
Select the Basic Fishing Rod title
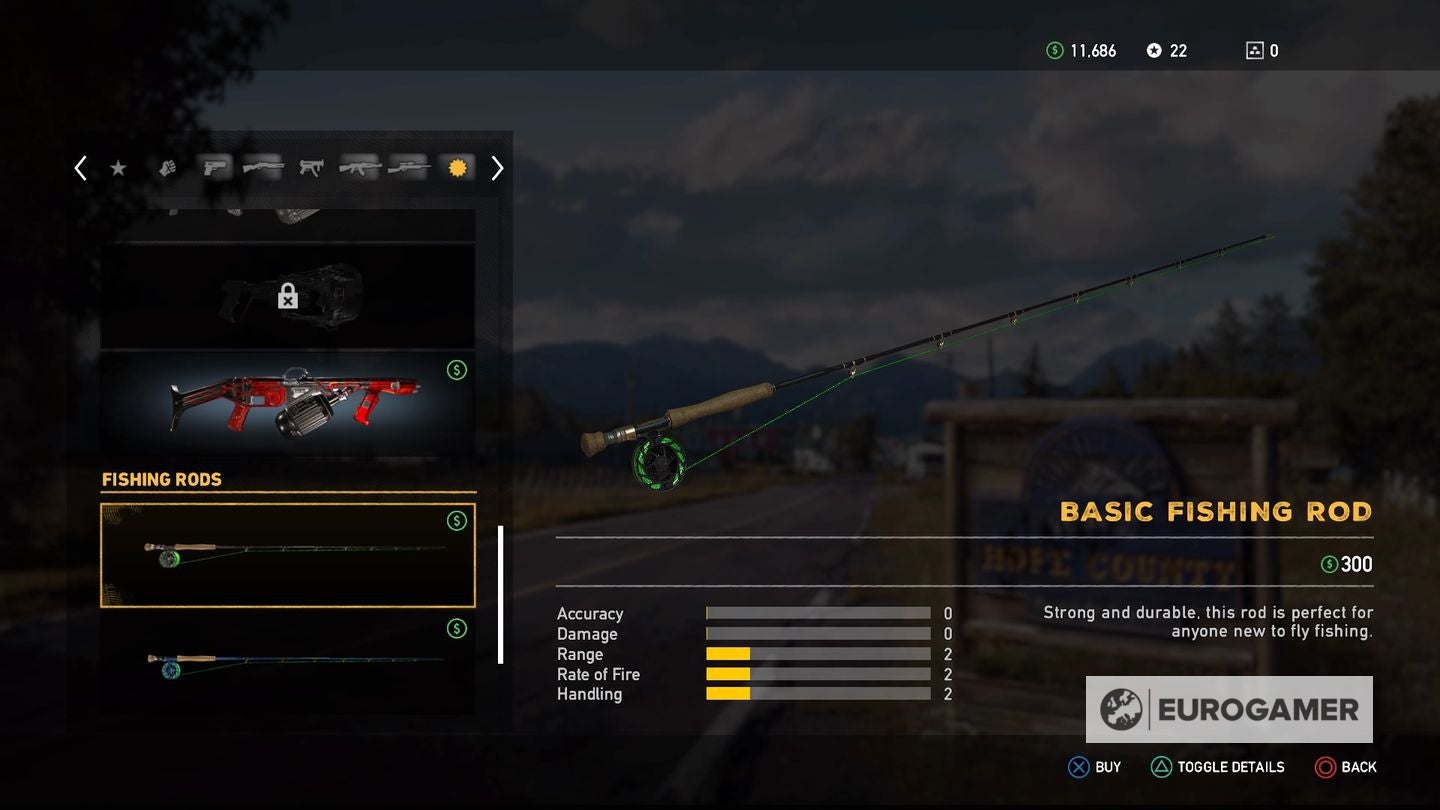(1216, 512)
